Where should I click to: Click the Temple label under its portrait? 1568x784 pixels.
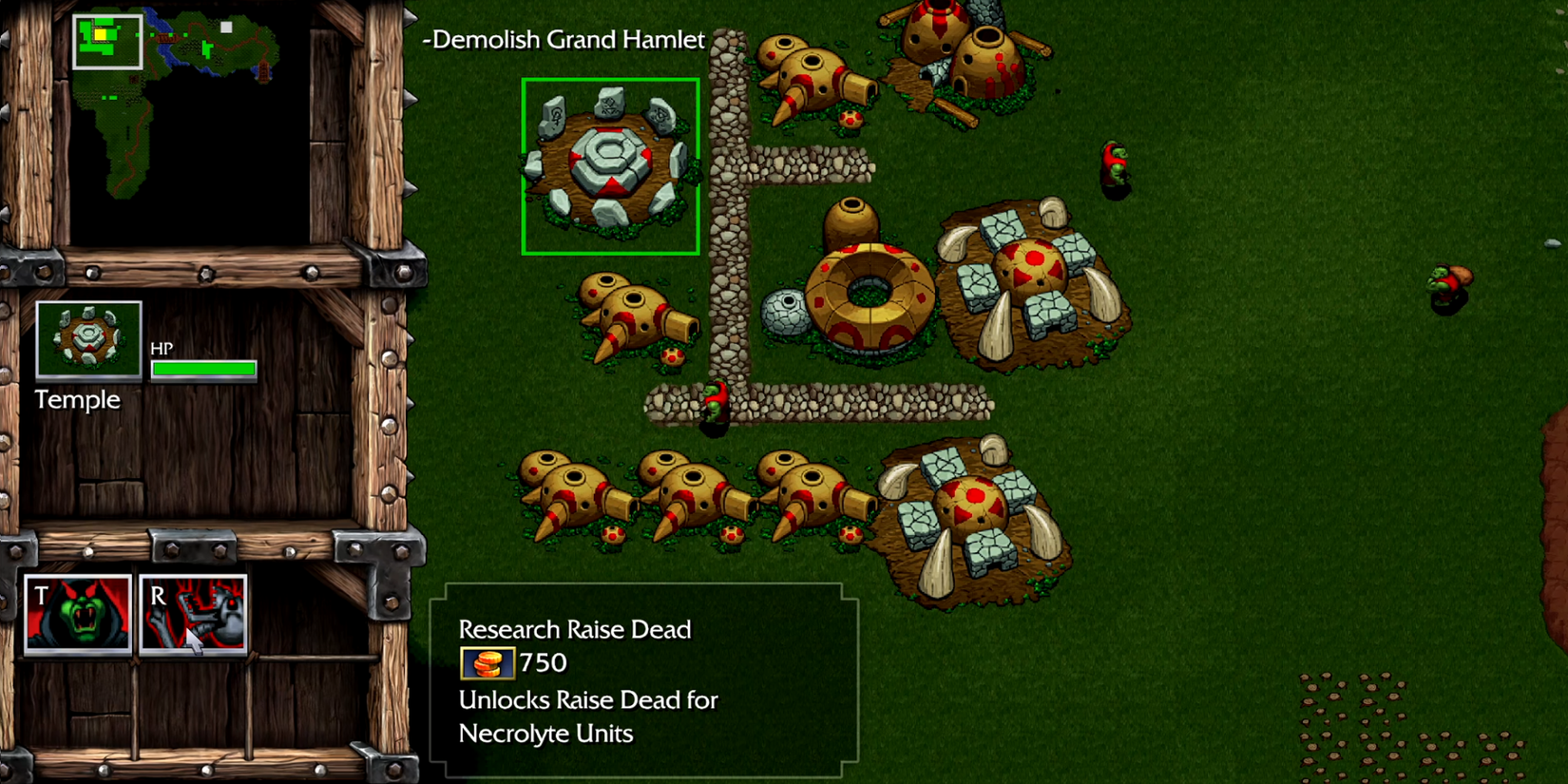pos(78,399)
